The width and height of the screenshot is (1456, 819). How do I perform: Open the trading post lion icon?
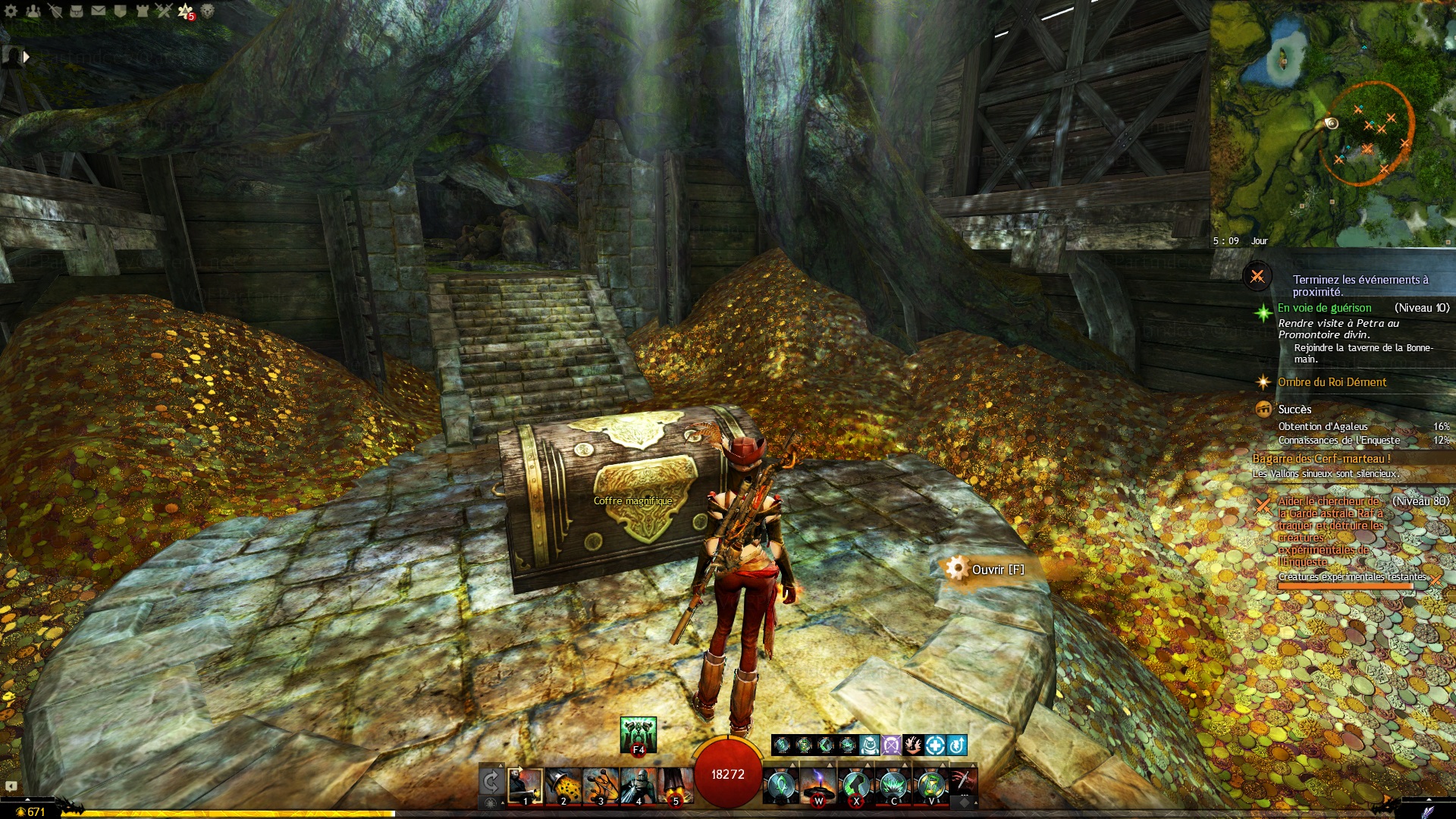[207, 11]
